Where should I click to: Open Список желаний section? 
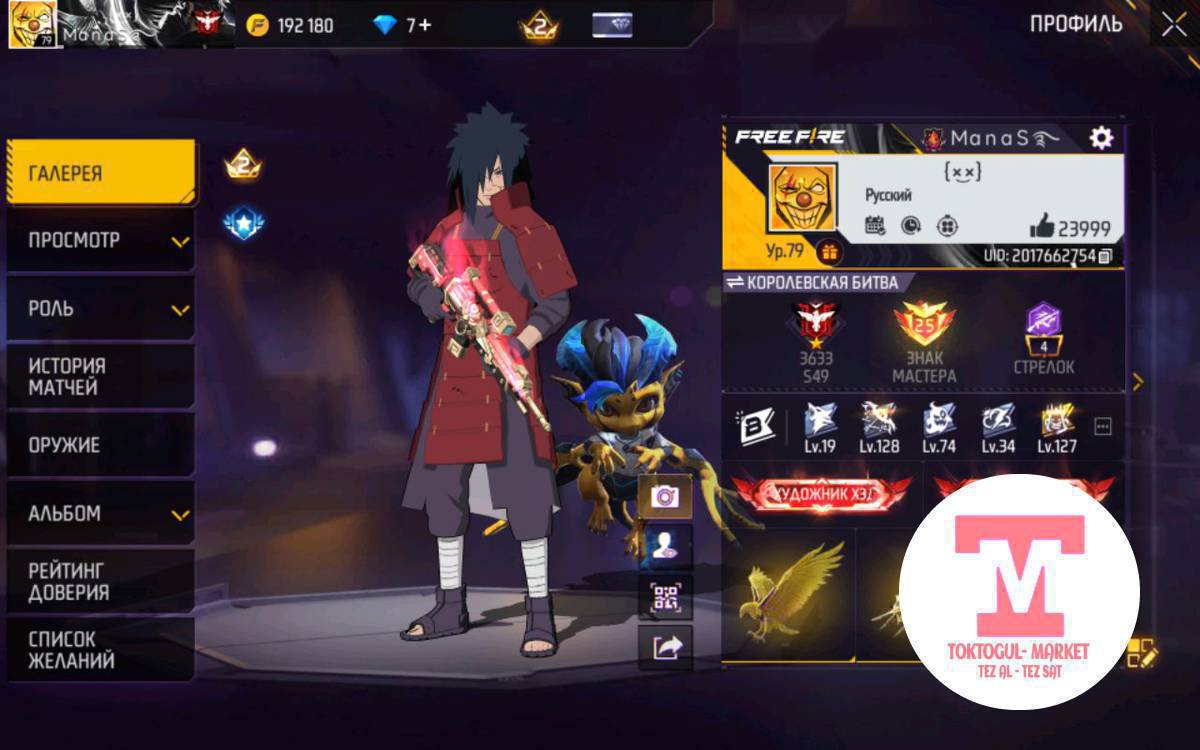[100, 649]
